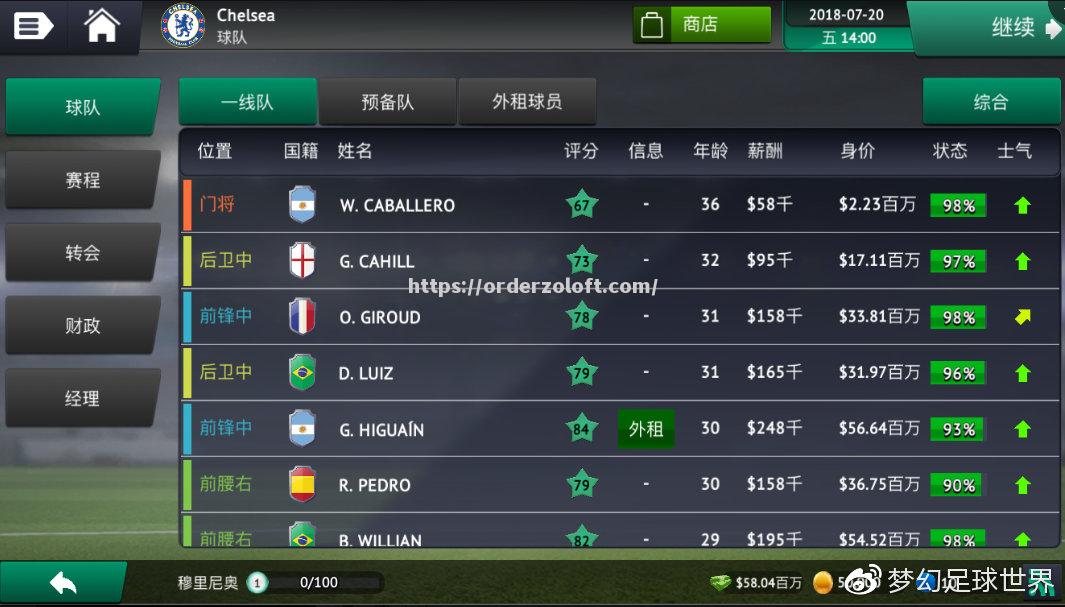The width and height of the screenshot is (1065, 607).
Task: Show the 外租球员 loaned players tab
Action: tap(527, 102)
